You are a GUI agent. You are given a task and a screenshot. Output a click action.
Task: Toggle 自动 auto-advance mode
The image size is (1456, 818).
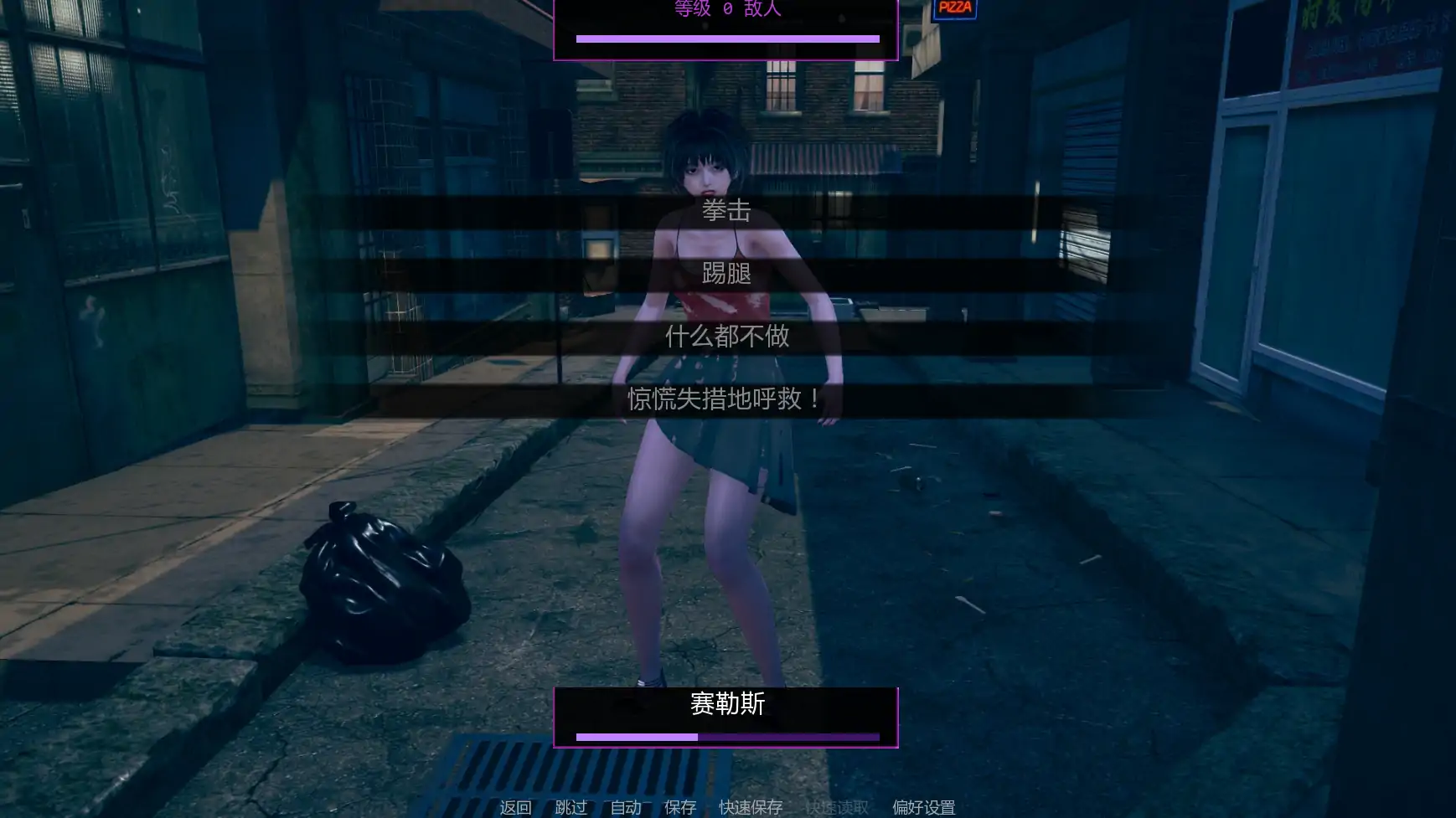[x=625, y=807]
